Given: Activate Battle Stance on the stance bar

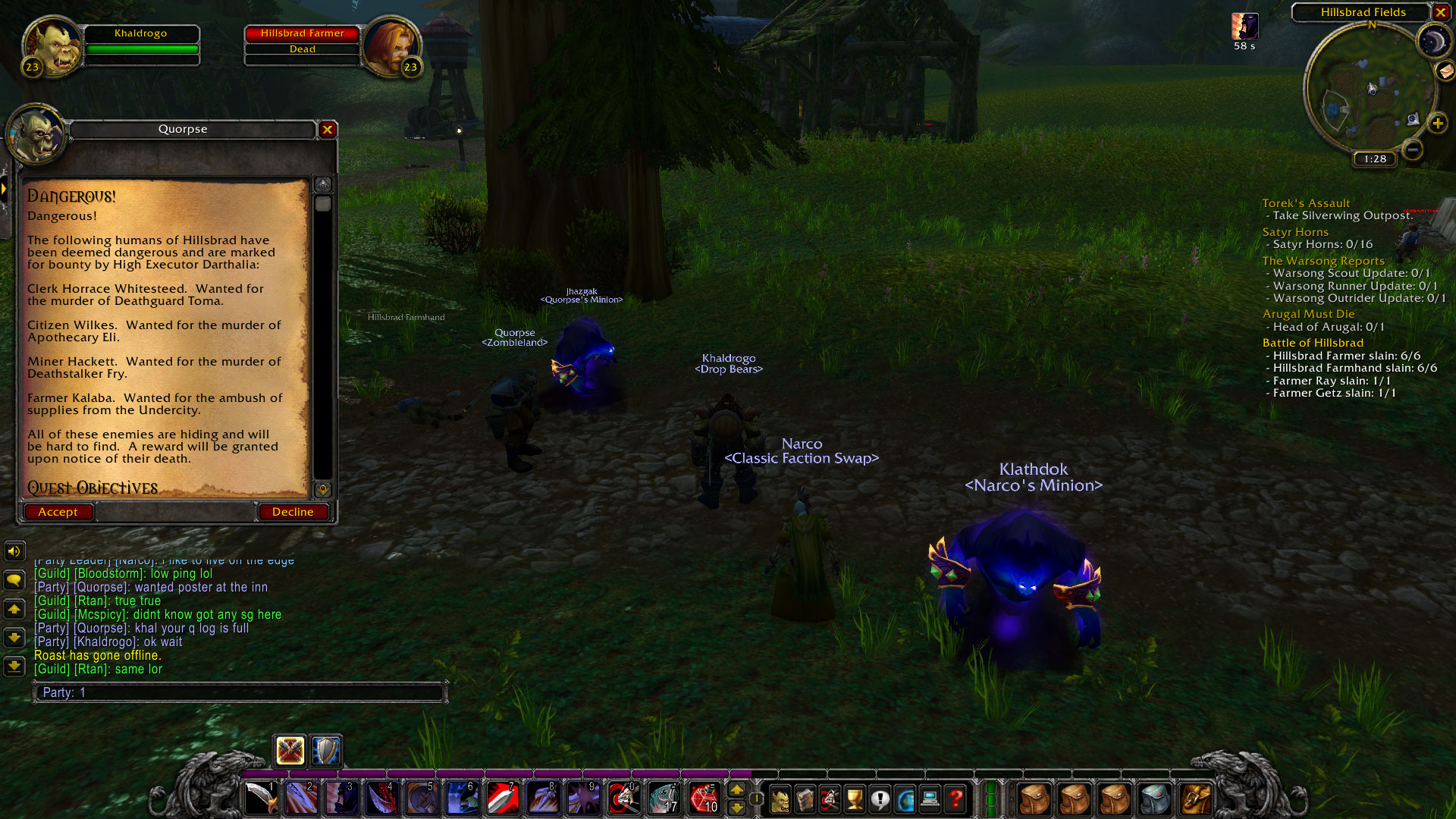Looking at the screenshot, I should pyautogui.click(x=289, y=752).
